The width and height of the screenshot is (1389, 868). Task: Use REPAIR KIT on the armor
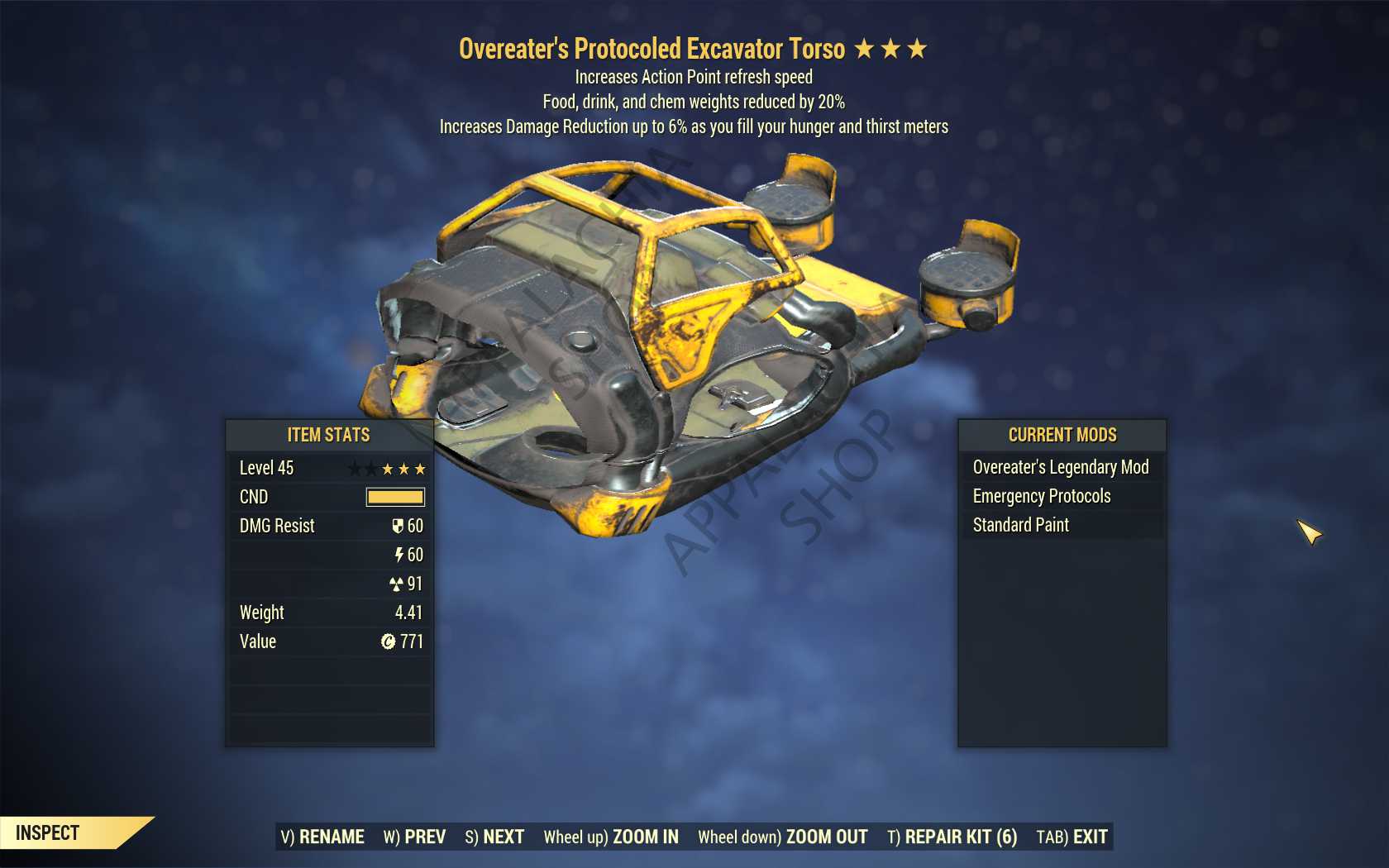point(952,837)
